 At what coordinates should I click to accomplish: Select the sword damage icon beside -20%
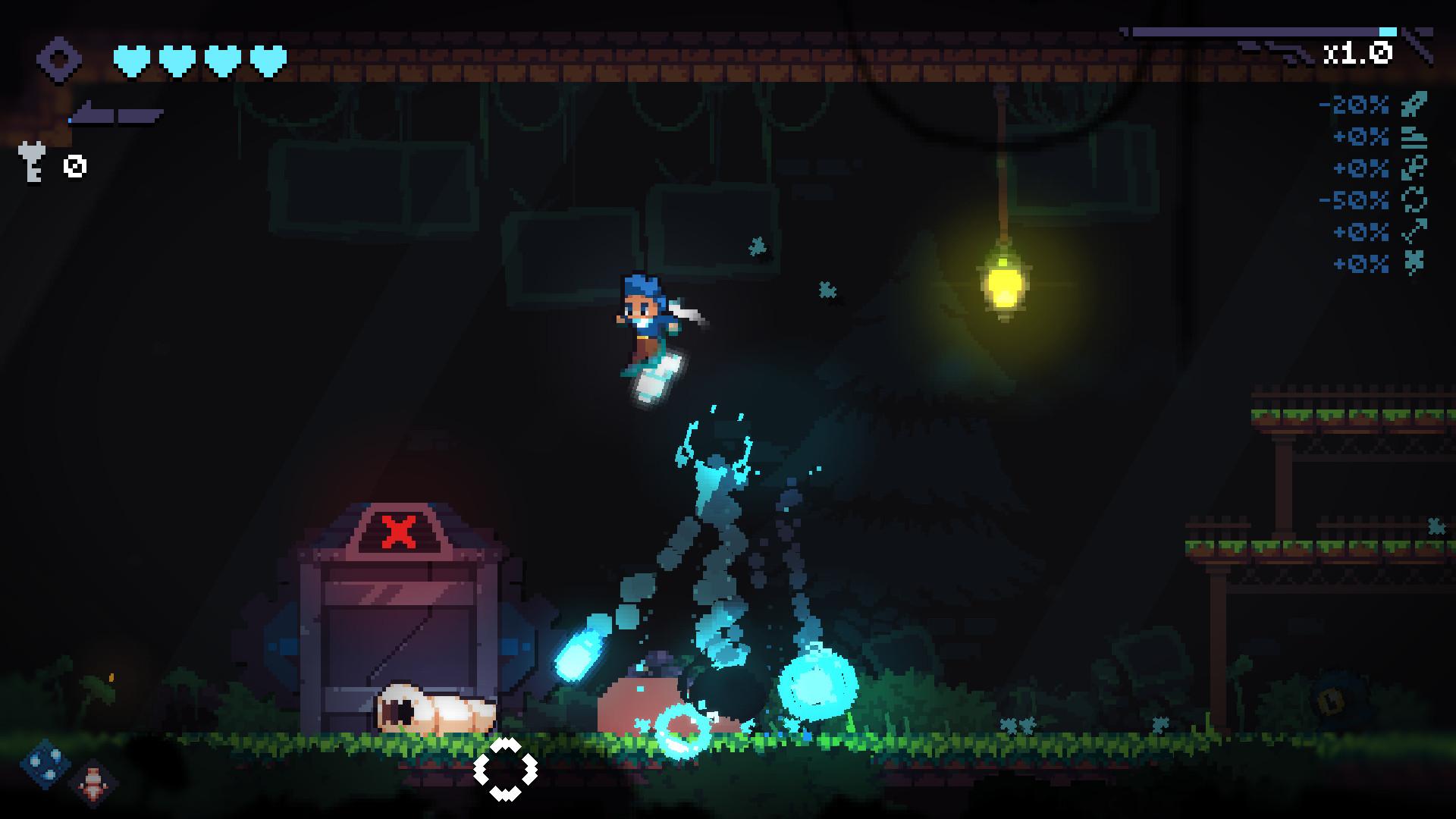(1414, 104)
